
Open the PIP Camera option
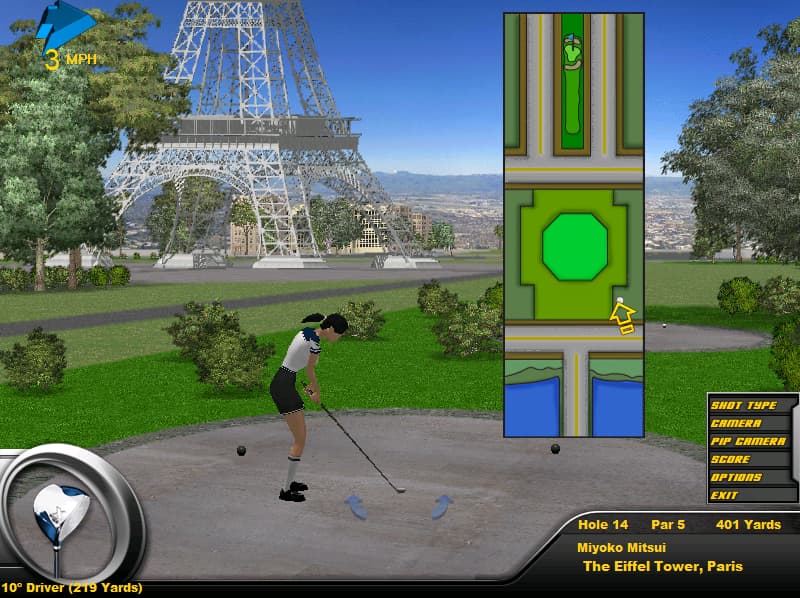point(747,442)
